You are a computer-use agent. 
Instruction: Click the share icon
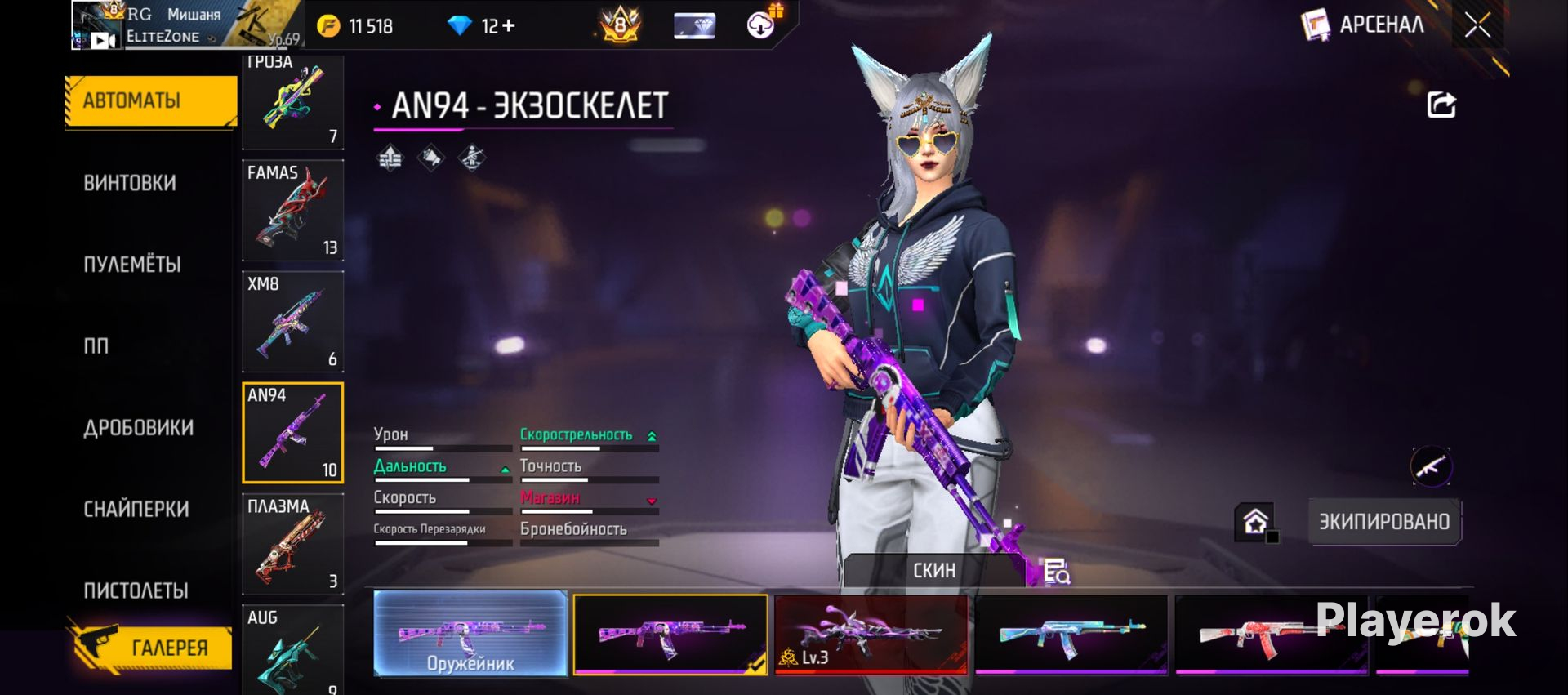[1441, 105]
